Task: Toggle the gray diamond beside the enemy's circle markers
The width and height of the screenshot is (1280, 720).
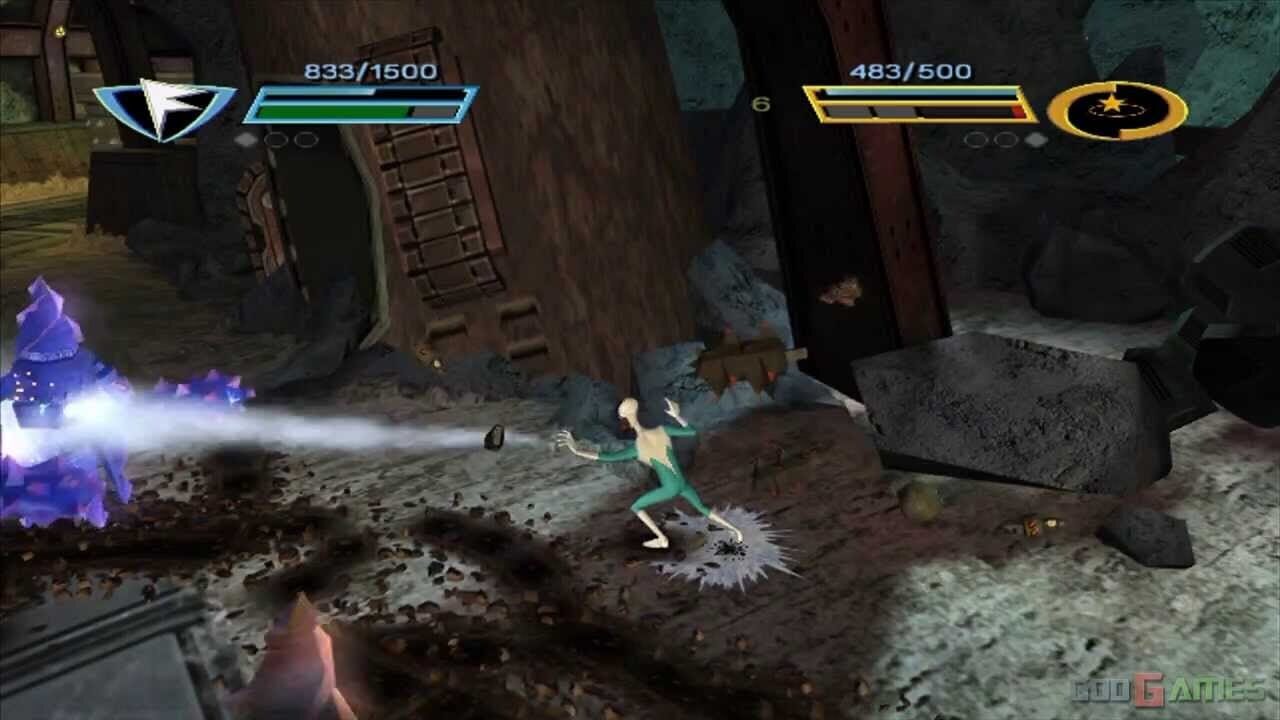Action: tap(1035, 139)
